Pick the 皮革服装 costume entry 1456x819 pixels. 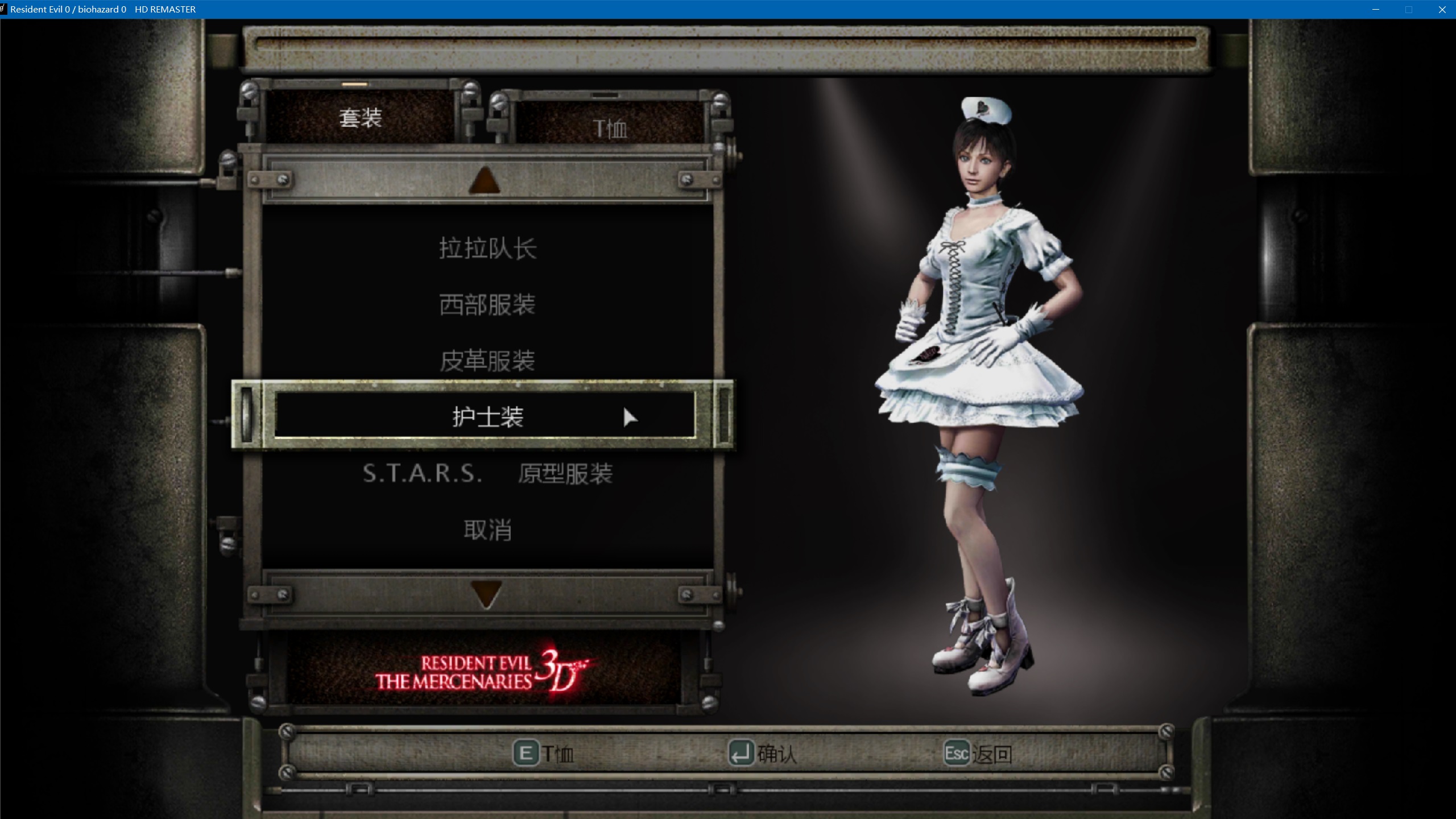[487, 361]
